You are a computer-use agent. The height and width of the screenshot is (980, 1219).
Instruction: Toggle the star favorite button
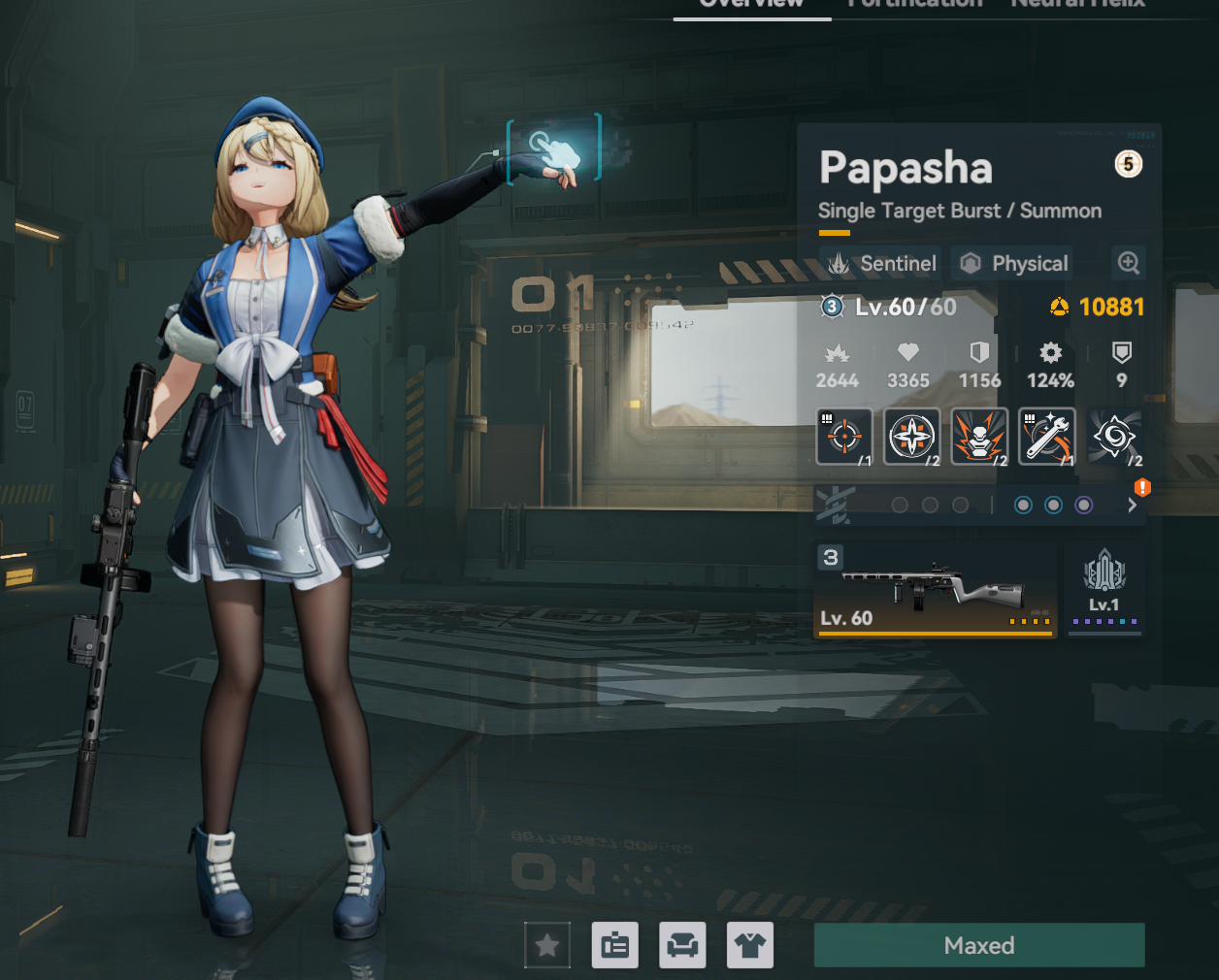547,945
